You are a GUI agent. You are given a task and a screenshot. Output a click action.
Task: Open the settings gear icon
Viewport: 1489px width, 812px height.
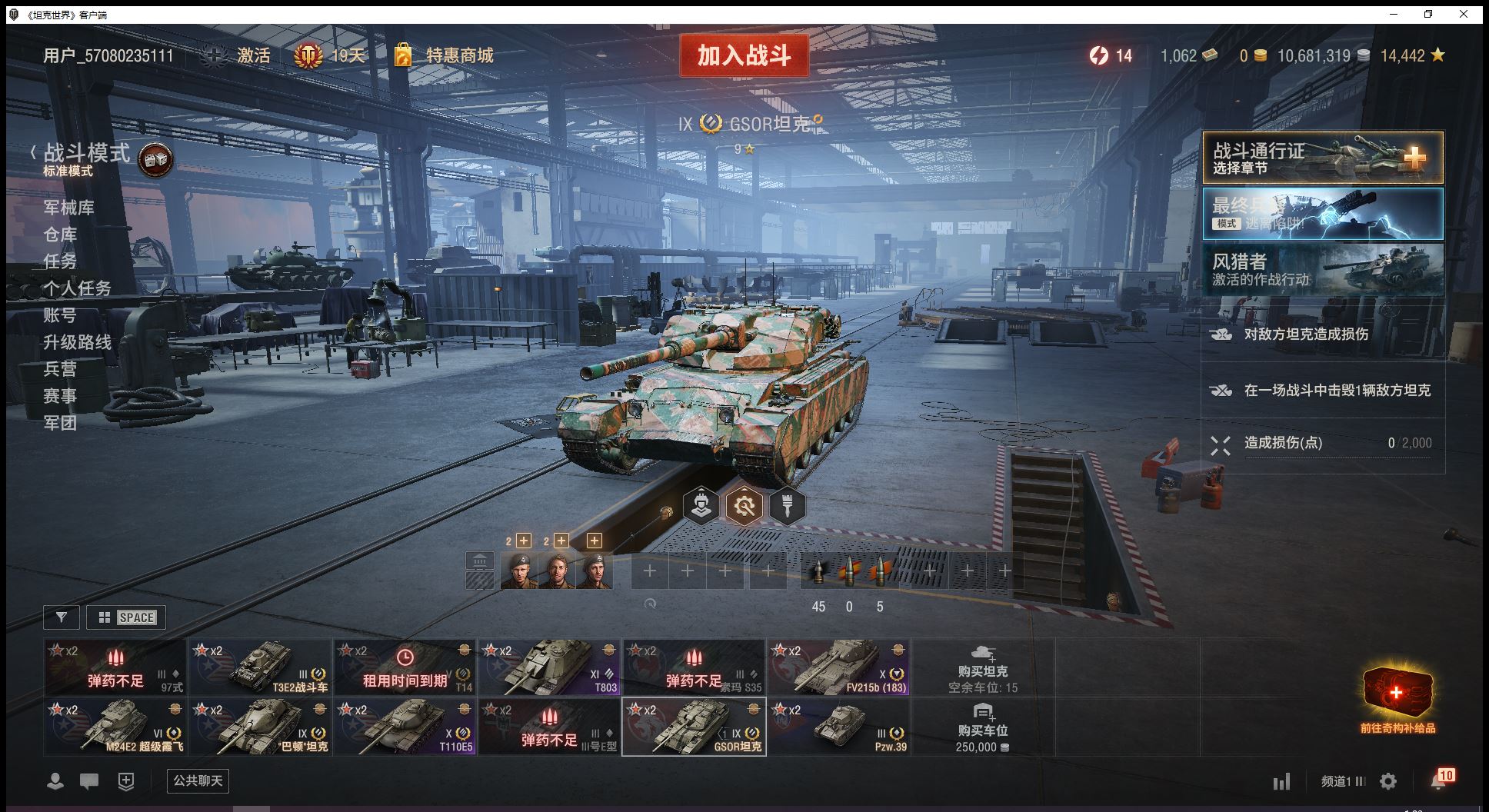1388,782
